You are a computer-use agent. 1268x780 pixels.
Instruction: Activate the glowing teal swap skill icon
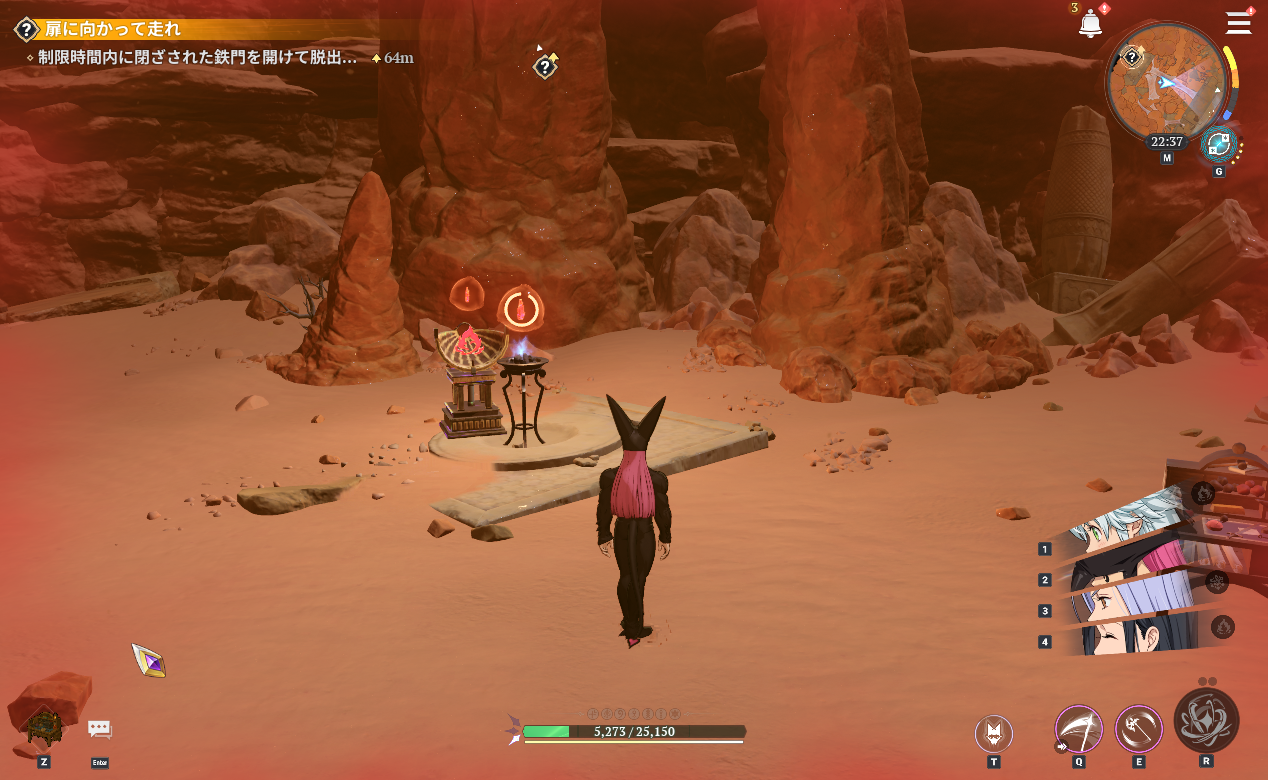click(1219, 145)
